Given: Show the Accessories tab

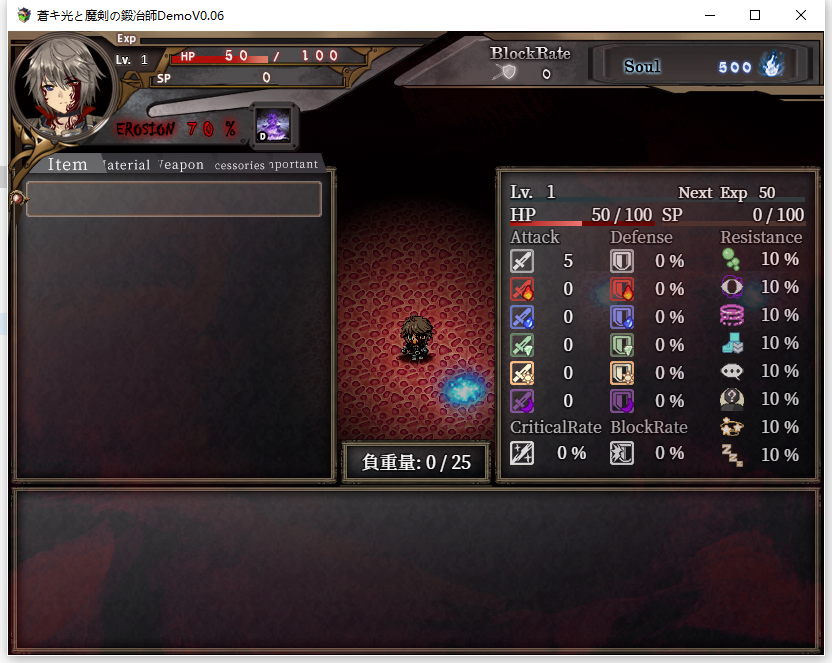Looking at the screenshot, I should (239, 165).
